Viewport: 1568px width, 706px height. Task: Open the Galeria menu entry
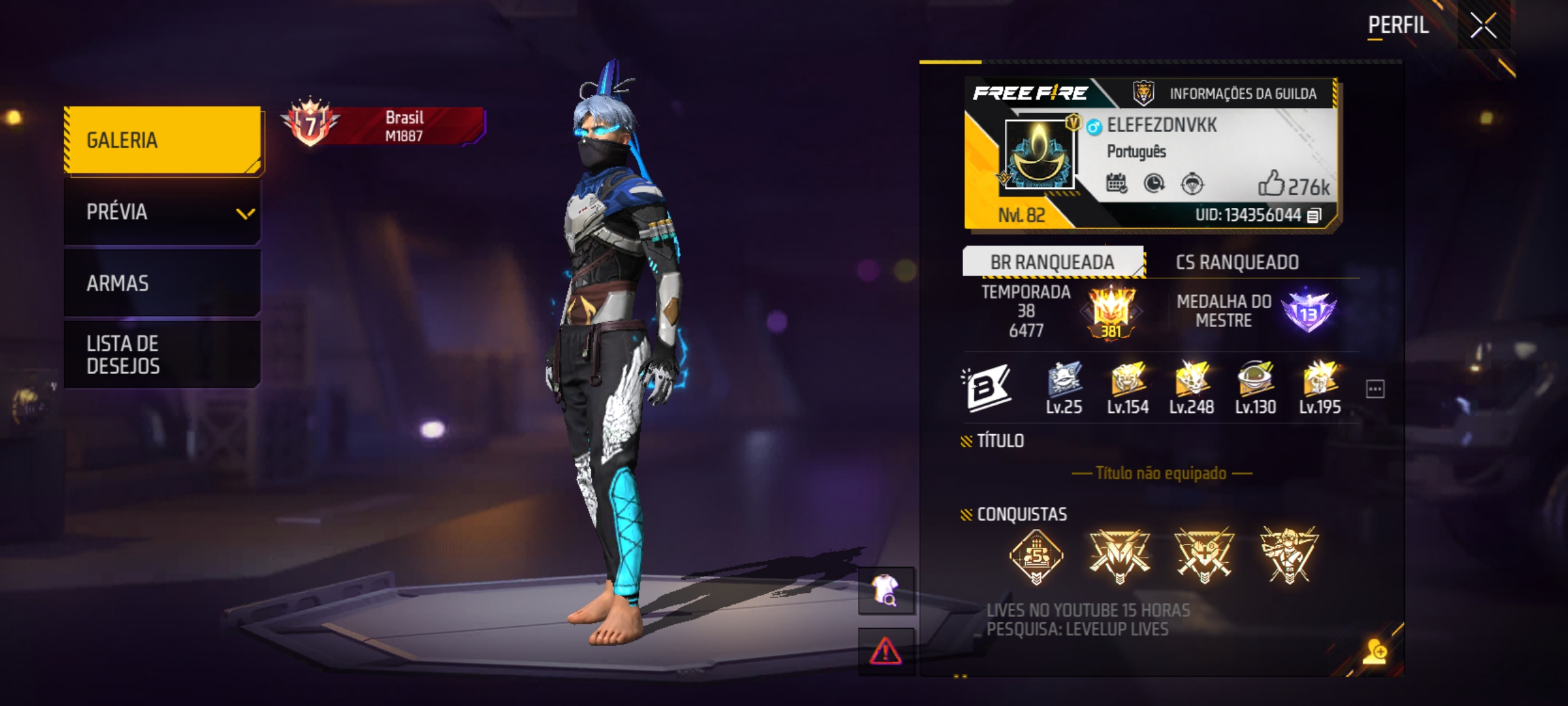point(163,140)
